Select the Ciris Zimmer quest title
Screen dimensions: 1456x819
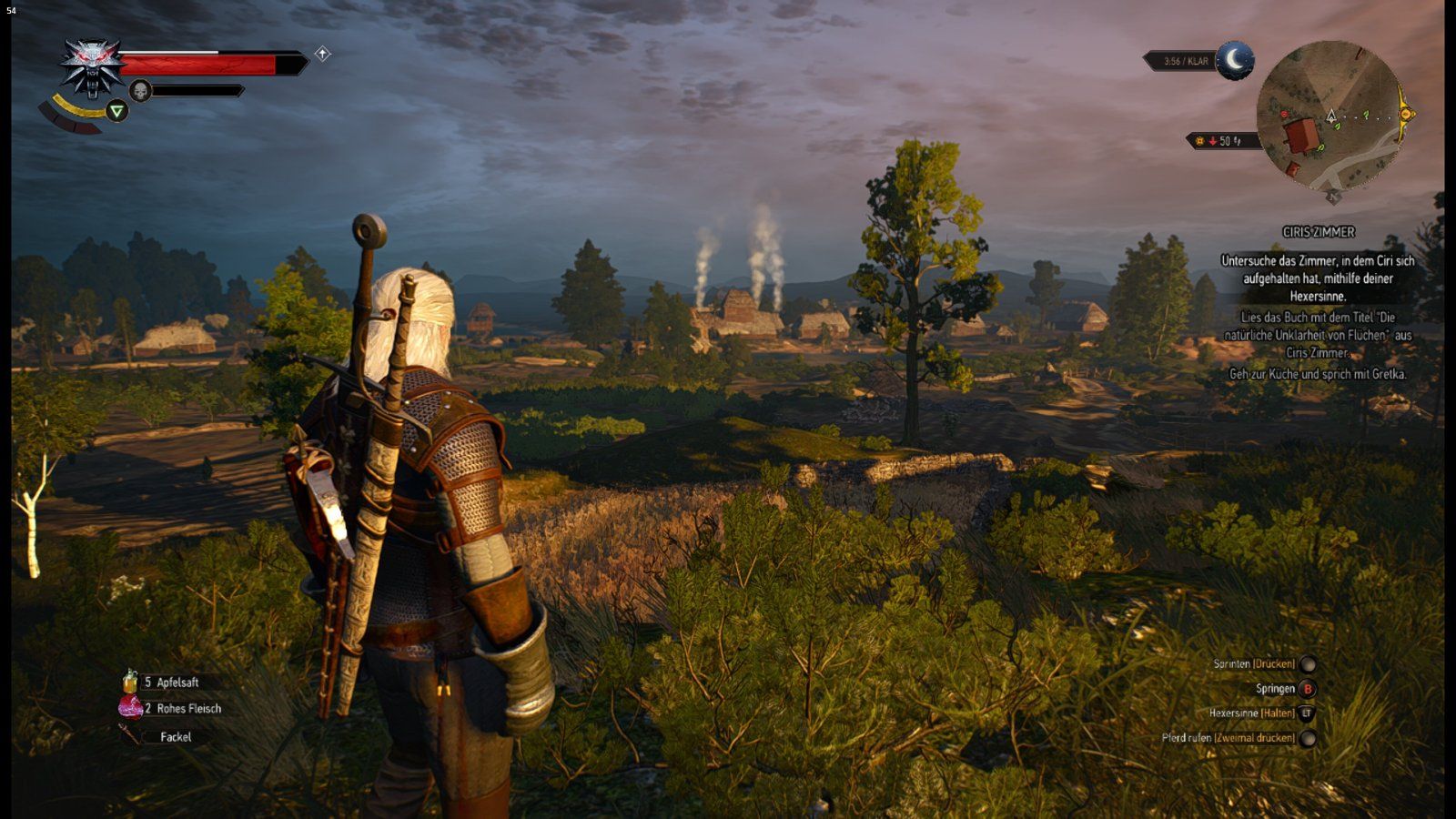[1318, 232]
